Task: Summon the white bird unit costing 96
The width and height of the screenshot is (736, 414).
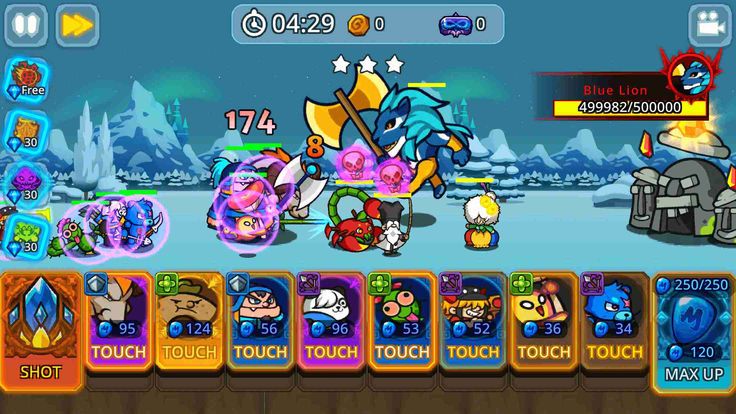Action: (x=331, y=320)
